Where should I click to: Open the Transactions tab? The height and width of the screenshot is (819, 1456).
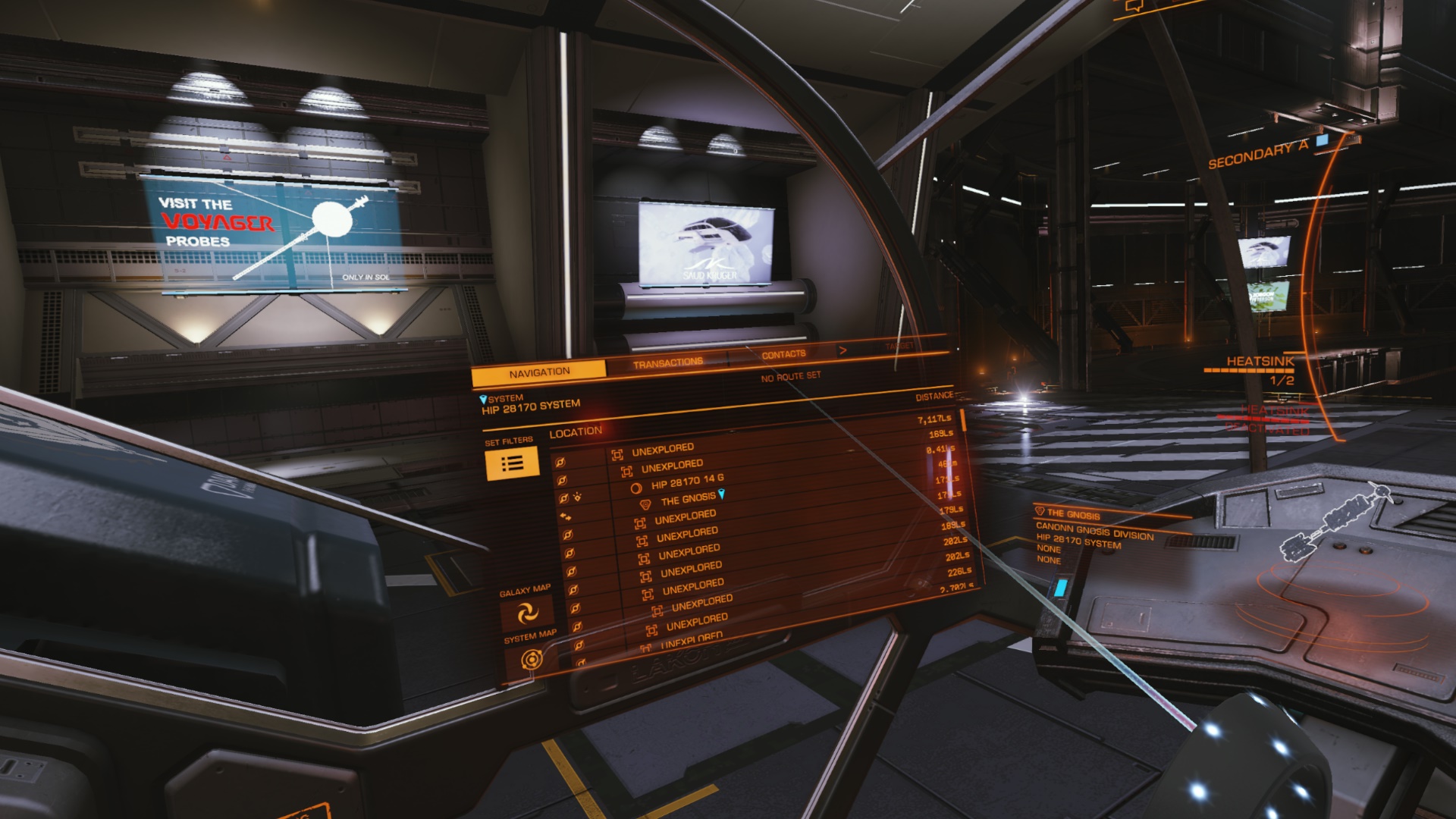pyautogui.click(x=667, y=363)
